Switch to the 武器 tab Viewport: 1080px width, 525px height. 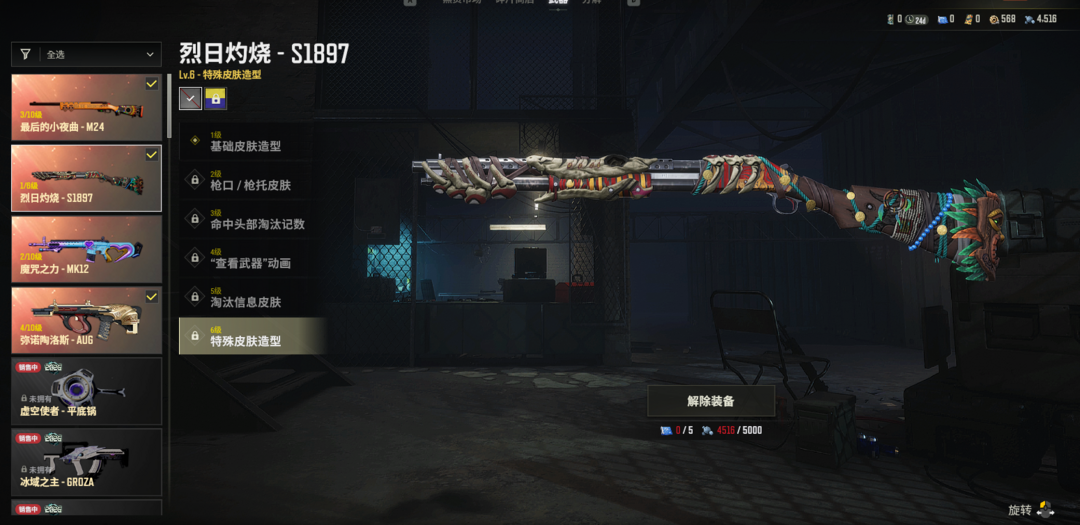click(x=558, y=3)
